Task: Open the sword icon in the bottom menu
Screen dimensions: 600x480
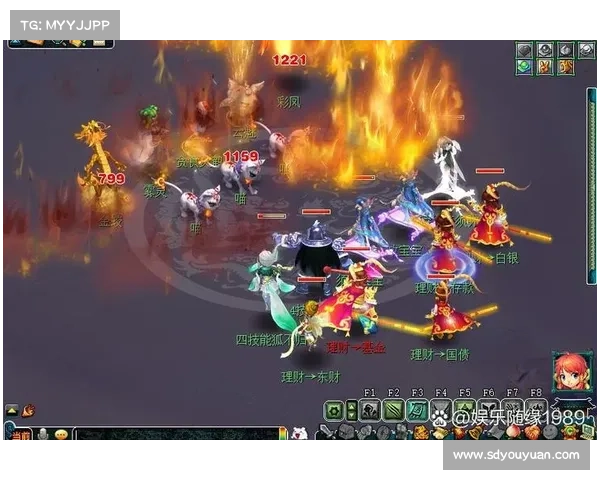Action: coord(326,433)
